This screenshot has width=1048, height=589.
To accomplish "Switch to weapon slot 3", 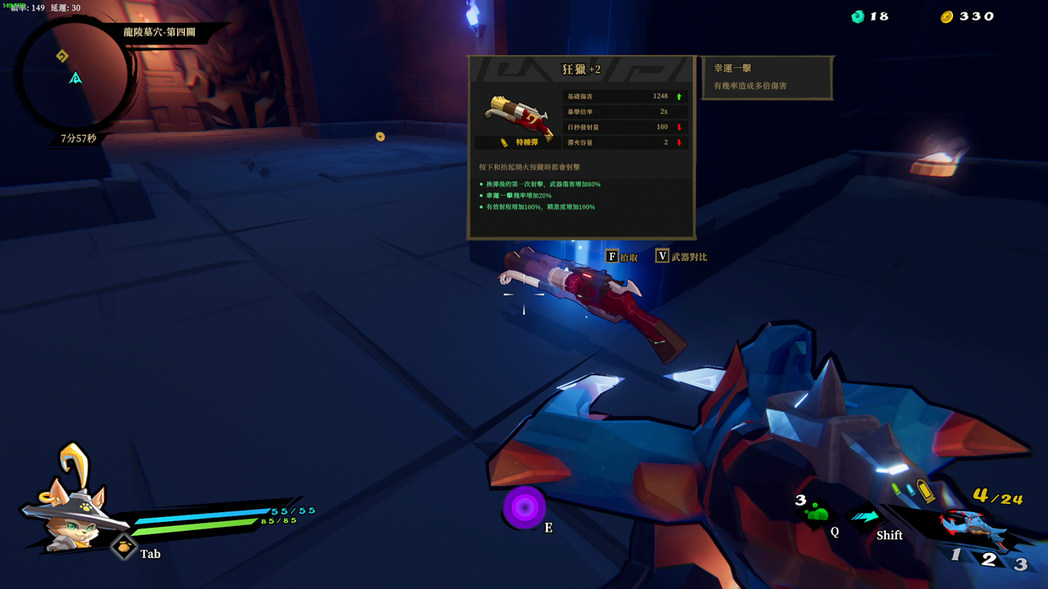I will pos(1020,564).
